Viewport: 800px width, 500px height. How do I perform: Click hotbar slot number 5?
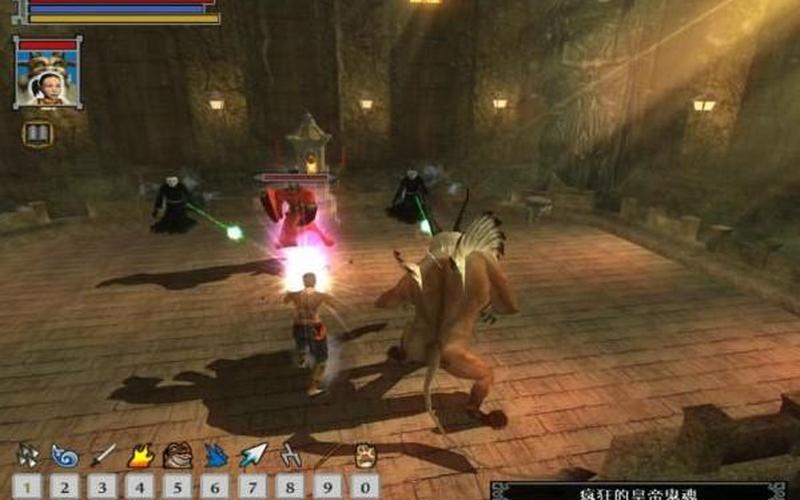click(x=178, y=486)
